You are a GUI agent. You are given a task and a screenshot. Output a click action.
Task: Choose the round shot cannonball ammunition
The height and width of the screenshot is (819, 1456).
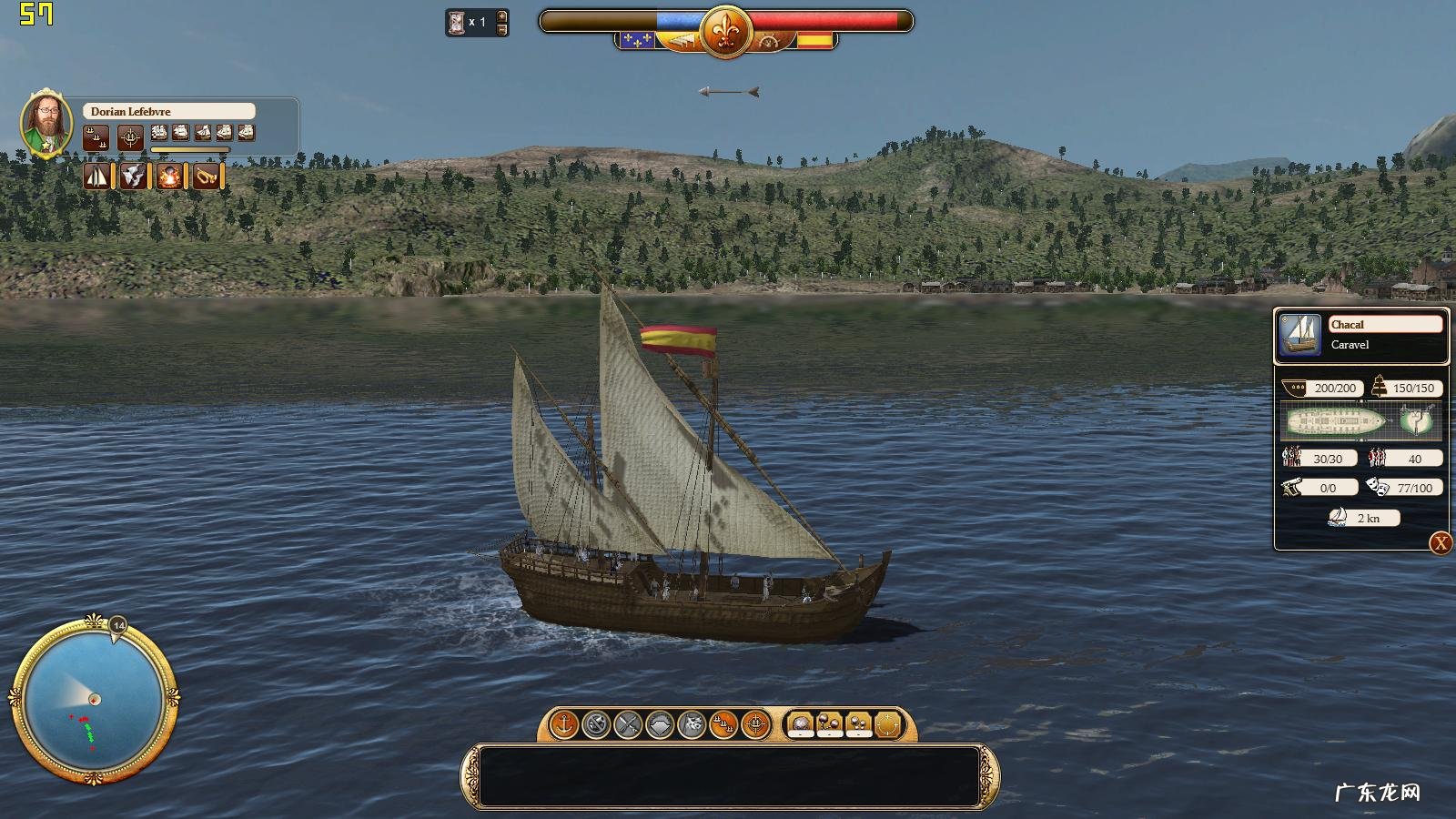tap(800, 725)
